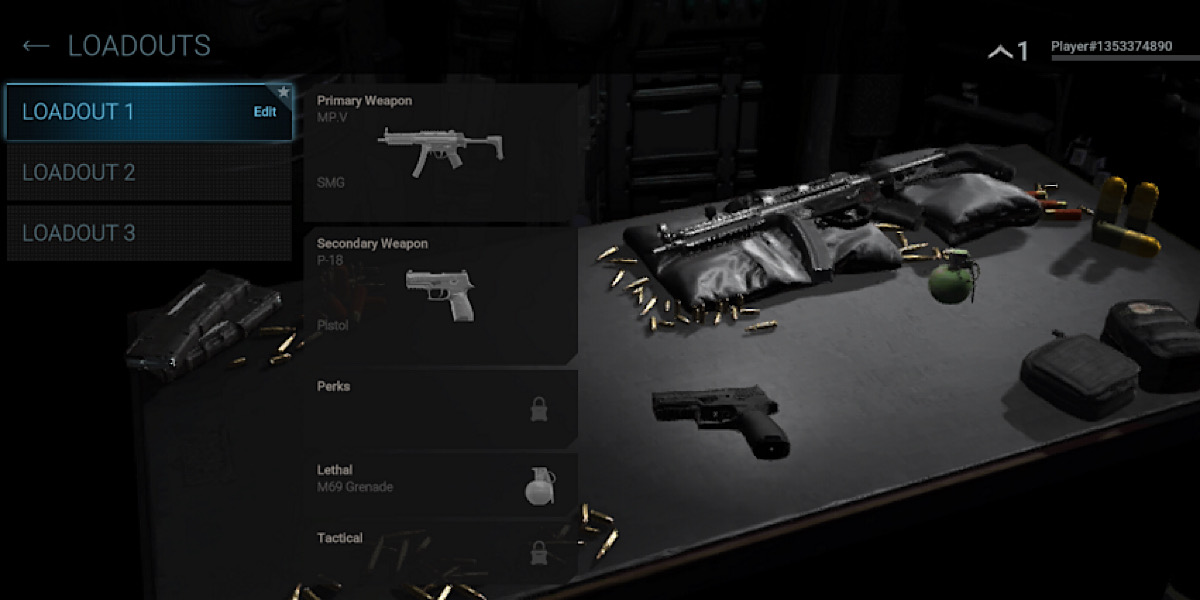
Task: Click the locked Perks slot
Action: pos(440,408)
